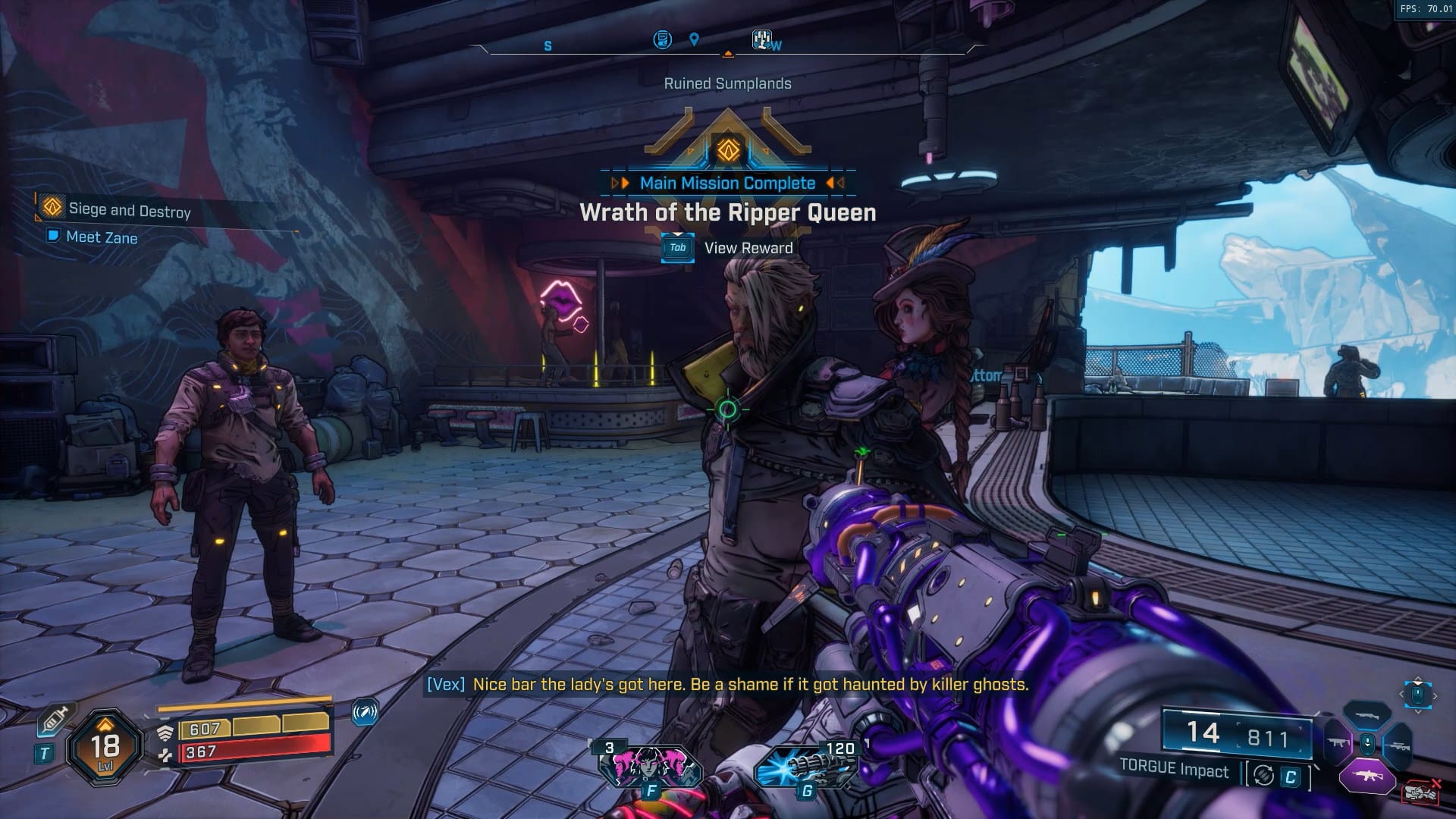Click the shield icon beside the 607 bar

[166, 732]
